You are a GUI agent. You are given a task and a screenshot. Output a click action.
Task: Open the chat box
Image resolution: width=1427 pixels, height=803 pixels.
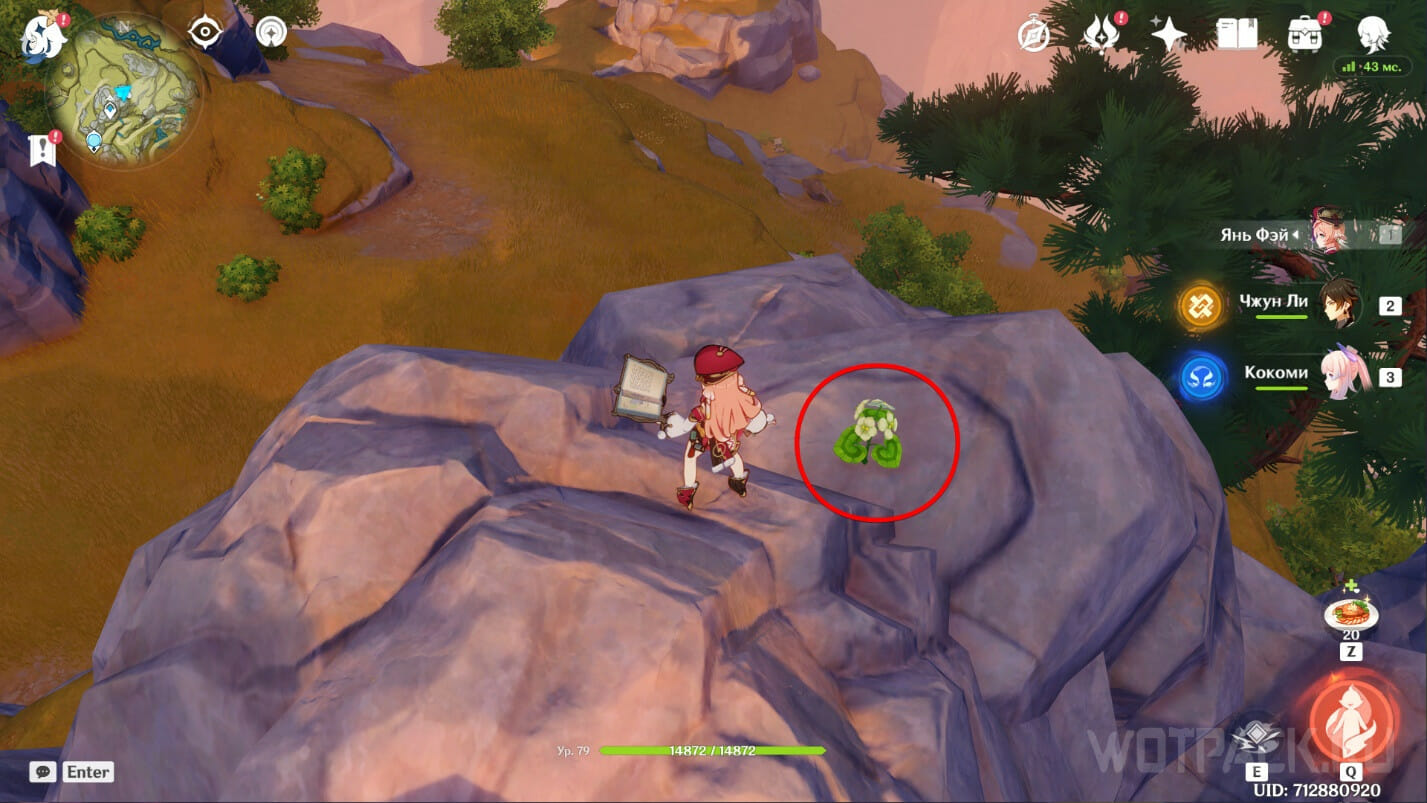(43, 772)
